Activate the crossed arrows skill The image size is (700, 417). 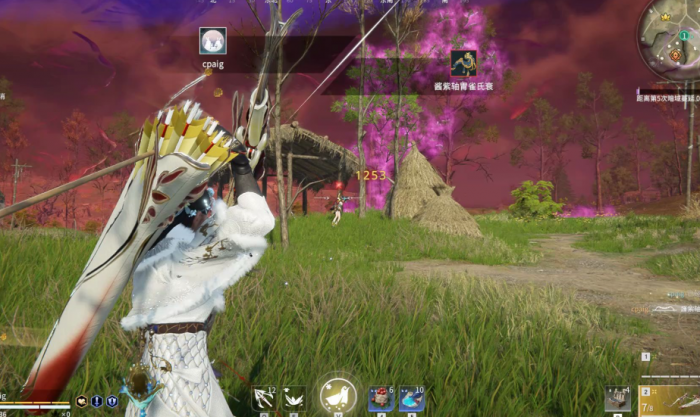(264, 398)
